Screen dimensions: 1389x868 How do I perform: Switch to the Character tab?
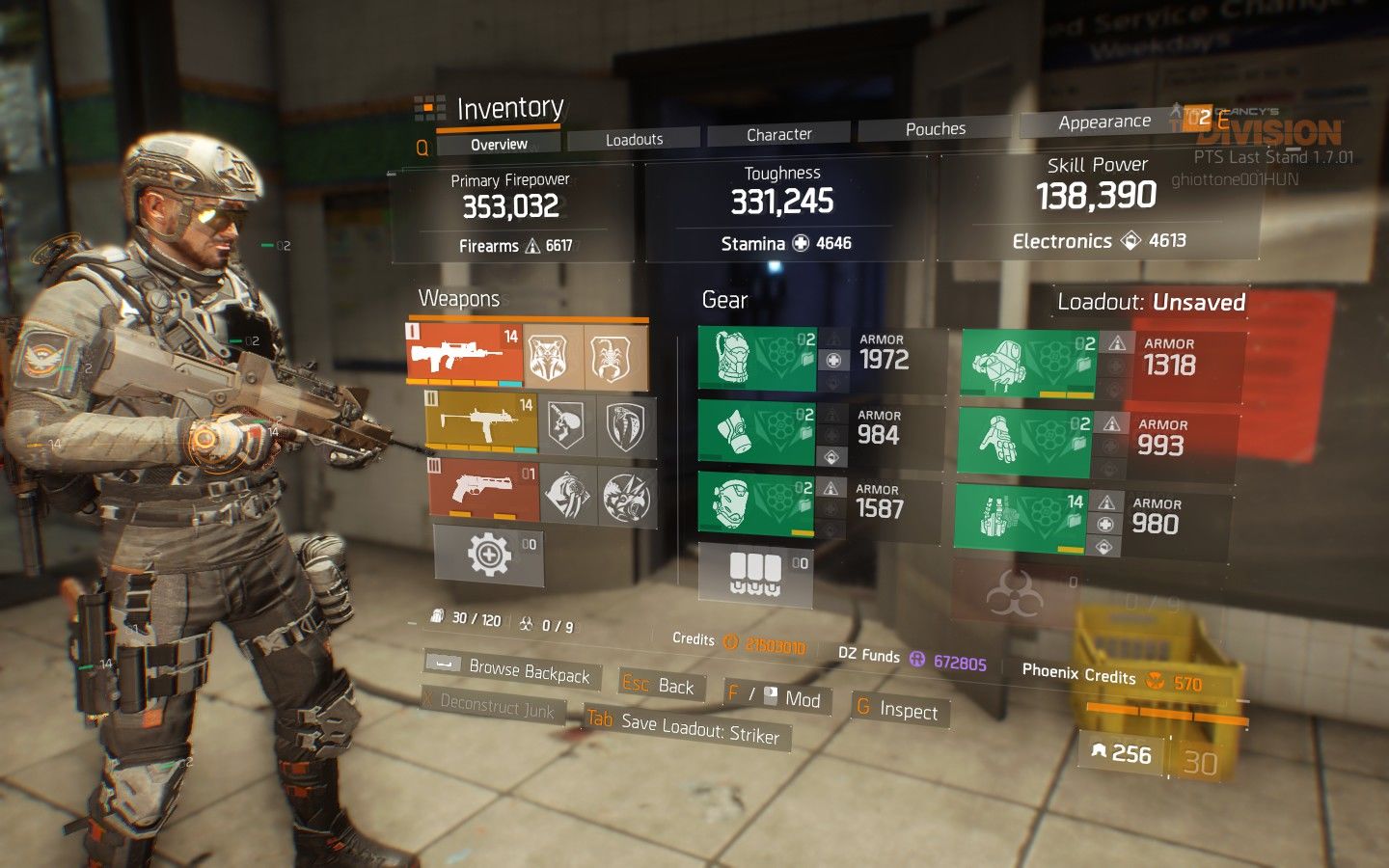tap(778, 135)
